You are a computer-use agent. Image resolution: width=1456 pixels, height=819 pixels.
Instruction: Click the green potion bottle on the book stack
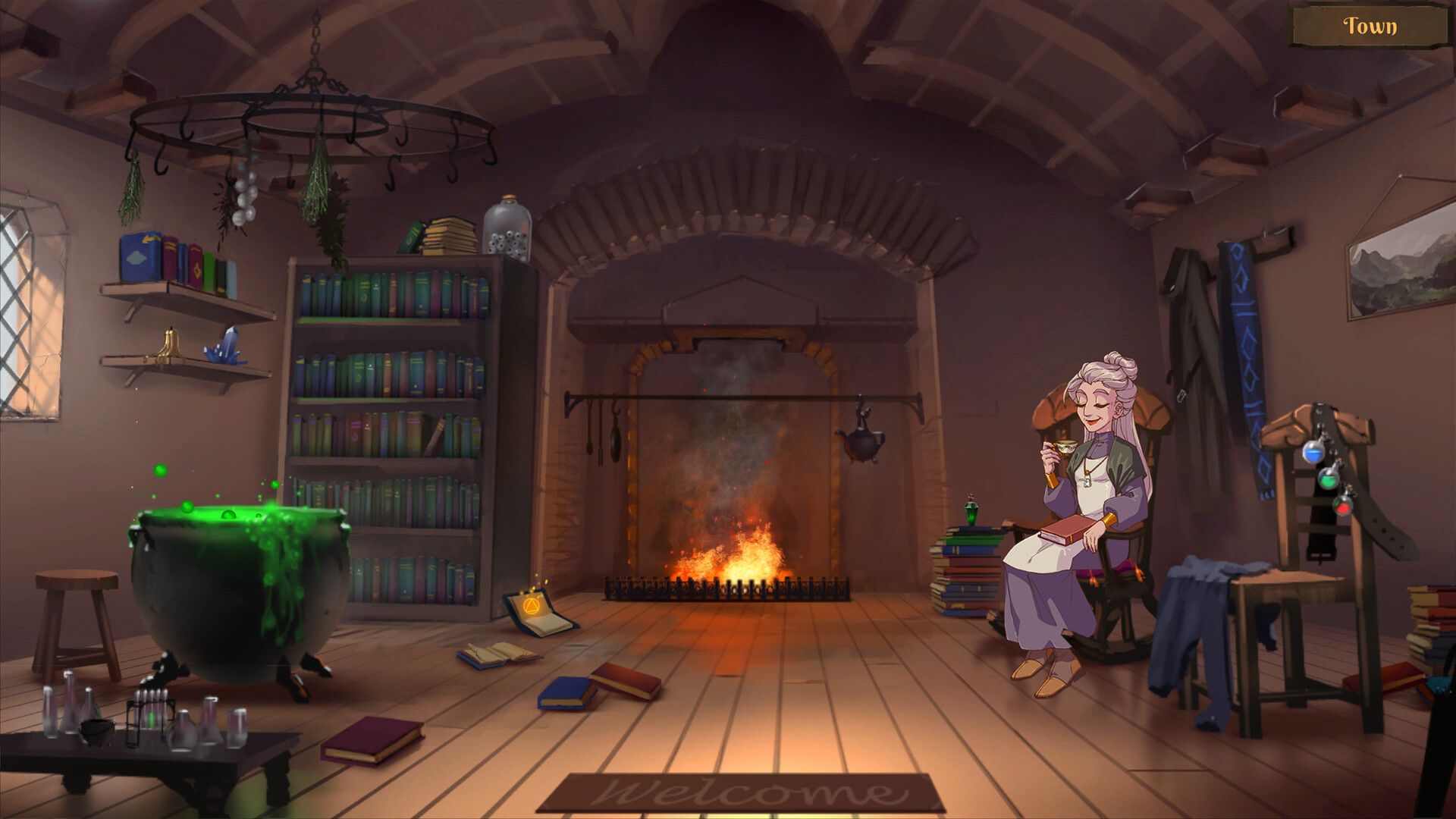click(971, 514)
